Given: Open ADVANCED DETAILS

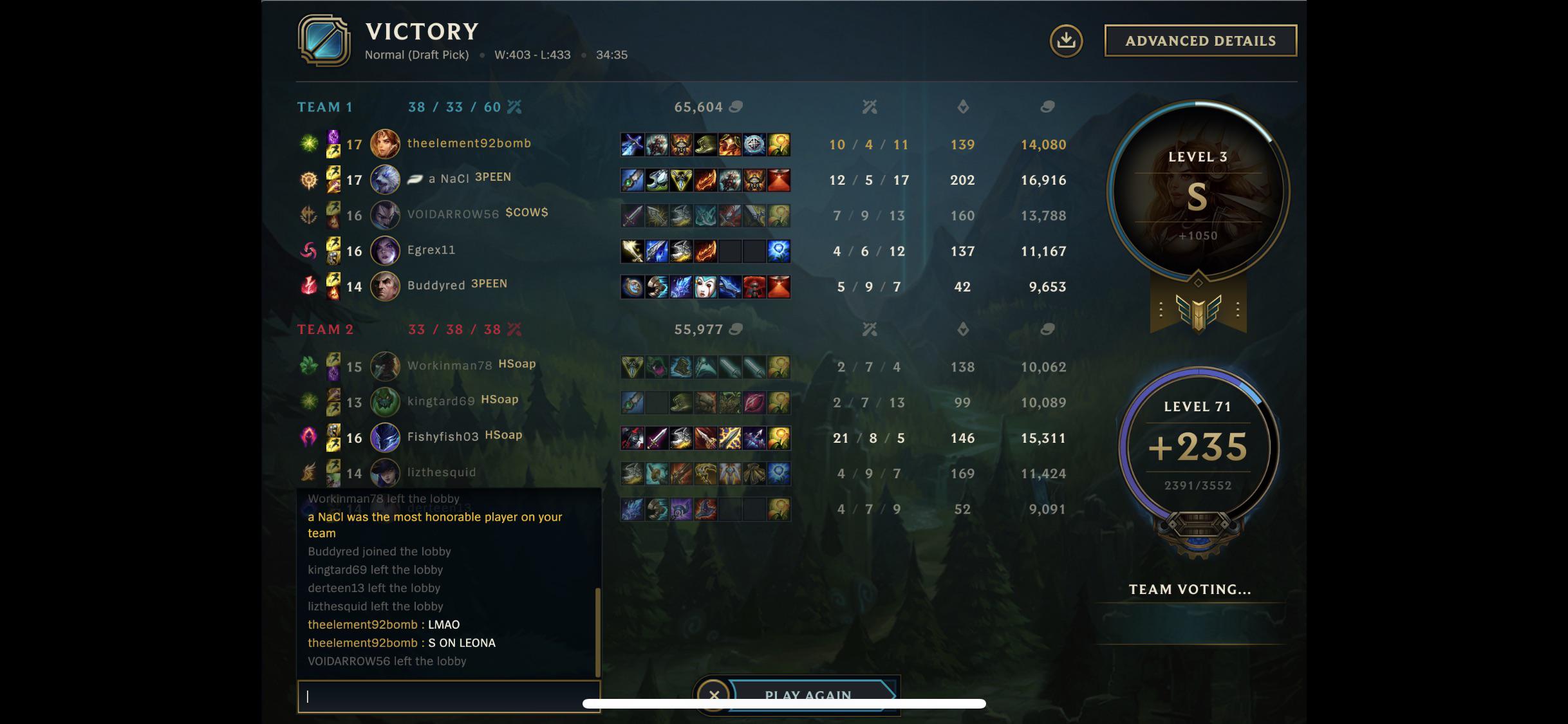Looking at the screenshot, I should pyautogui.click(x=1199, y=40).
